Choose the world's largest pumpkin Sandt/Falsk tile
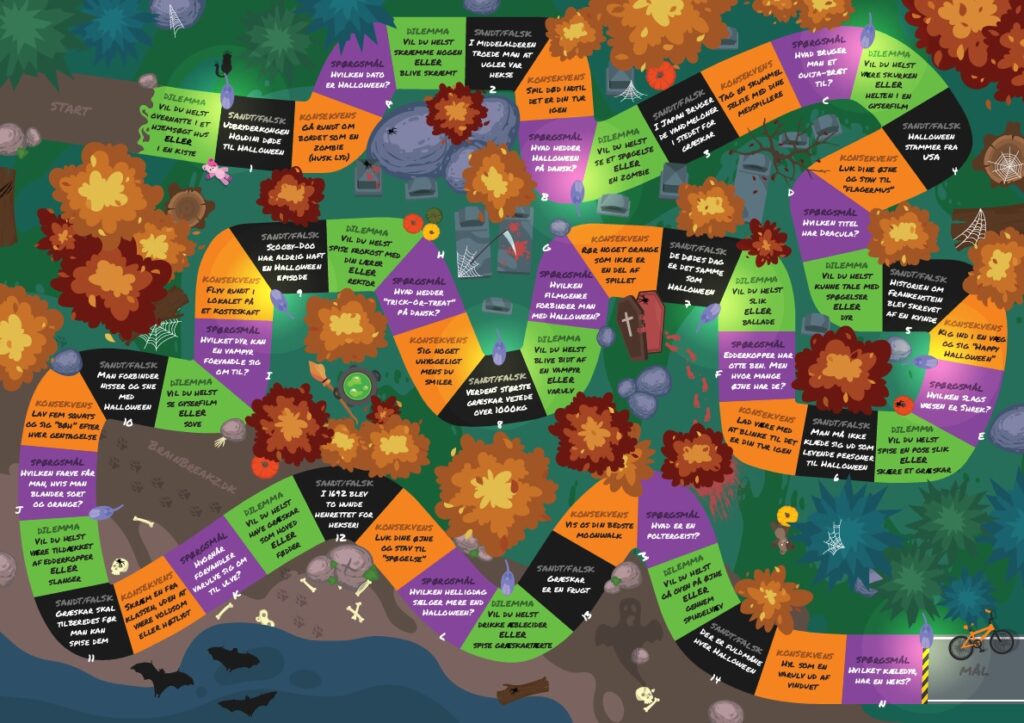 499,391
